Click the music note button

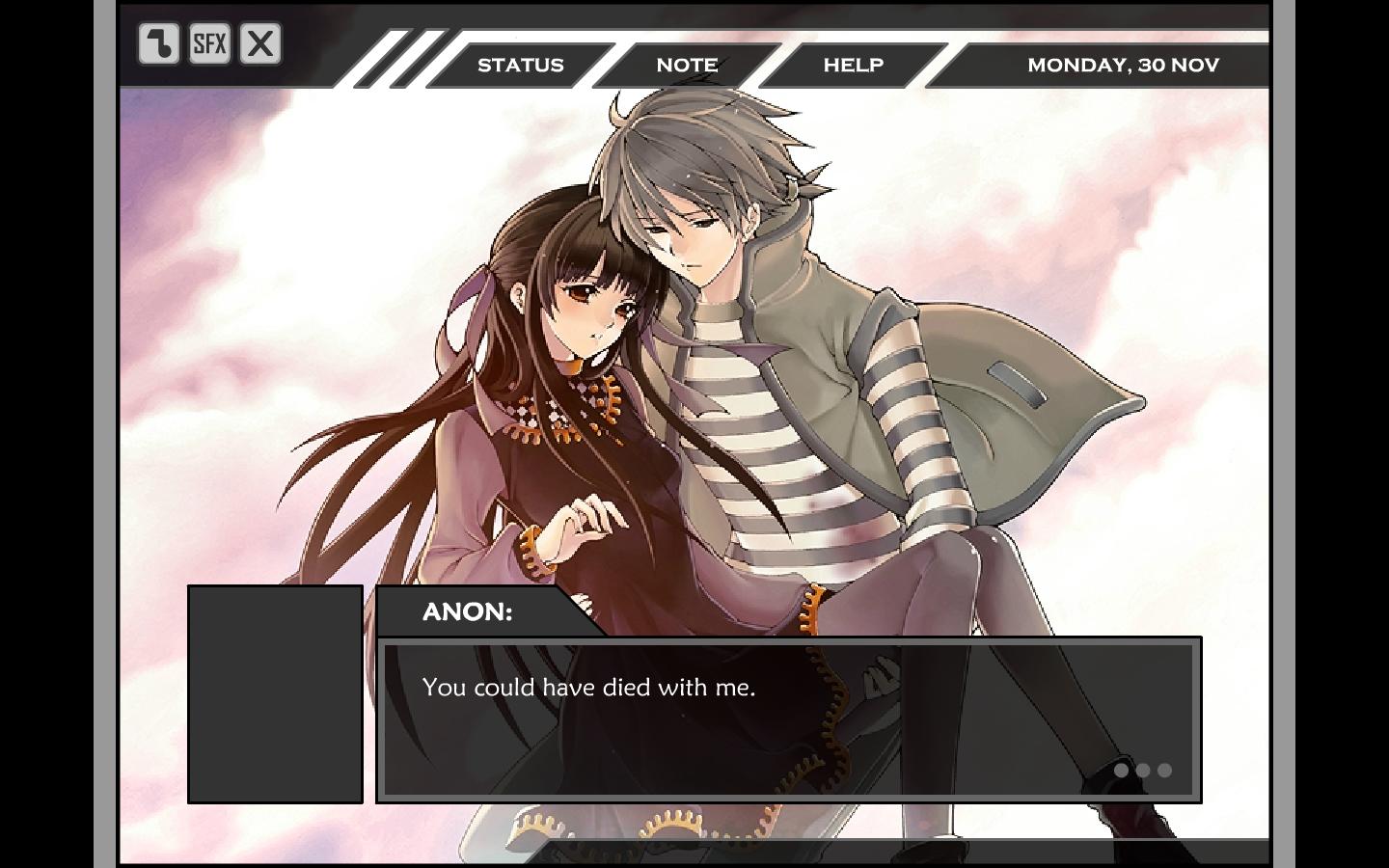click(159, 43)
